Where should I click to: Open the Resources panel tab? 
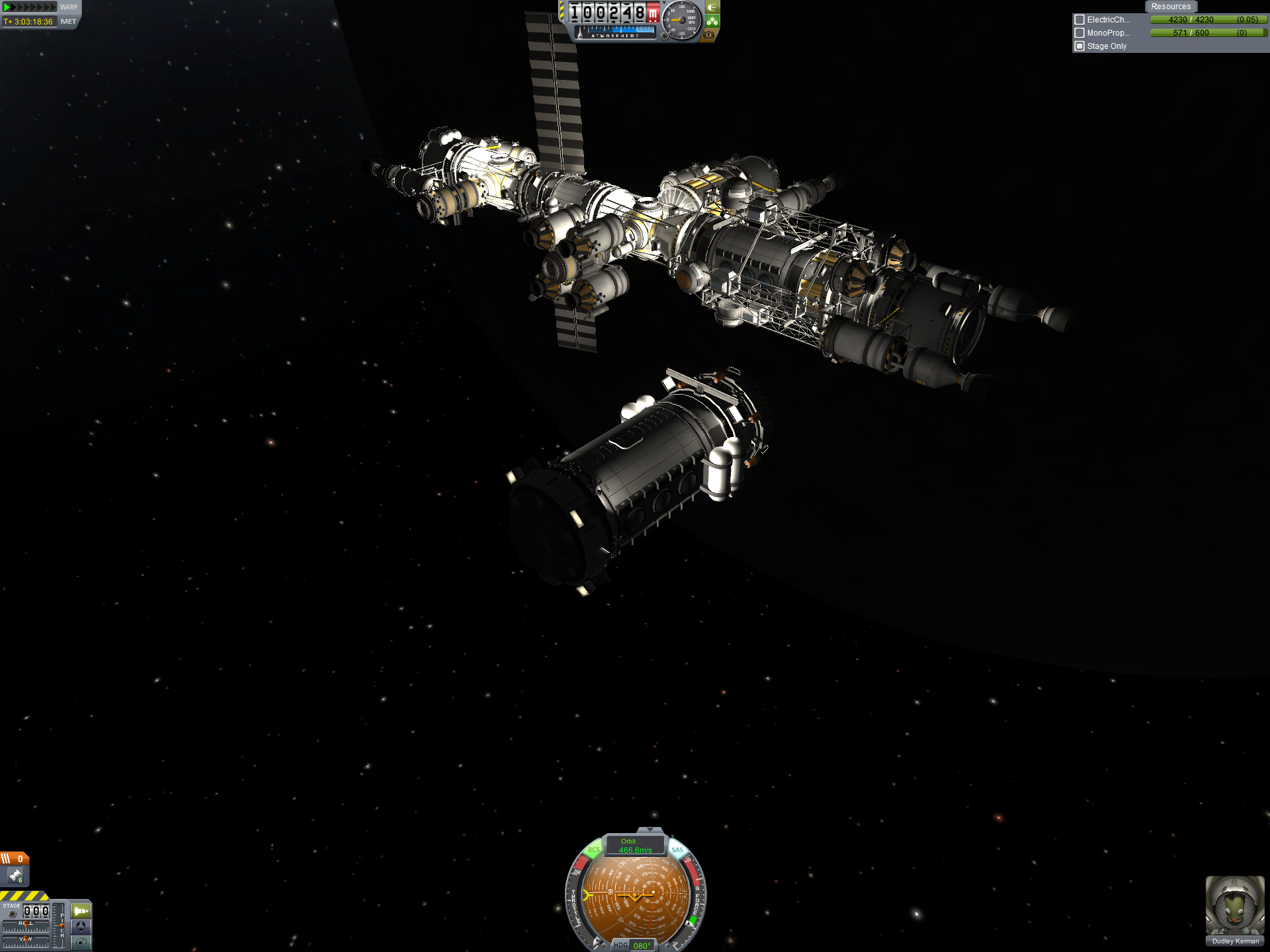coord(1170,7)
